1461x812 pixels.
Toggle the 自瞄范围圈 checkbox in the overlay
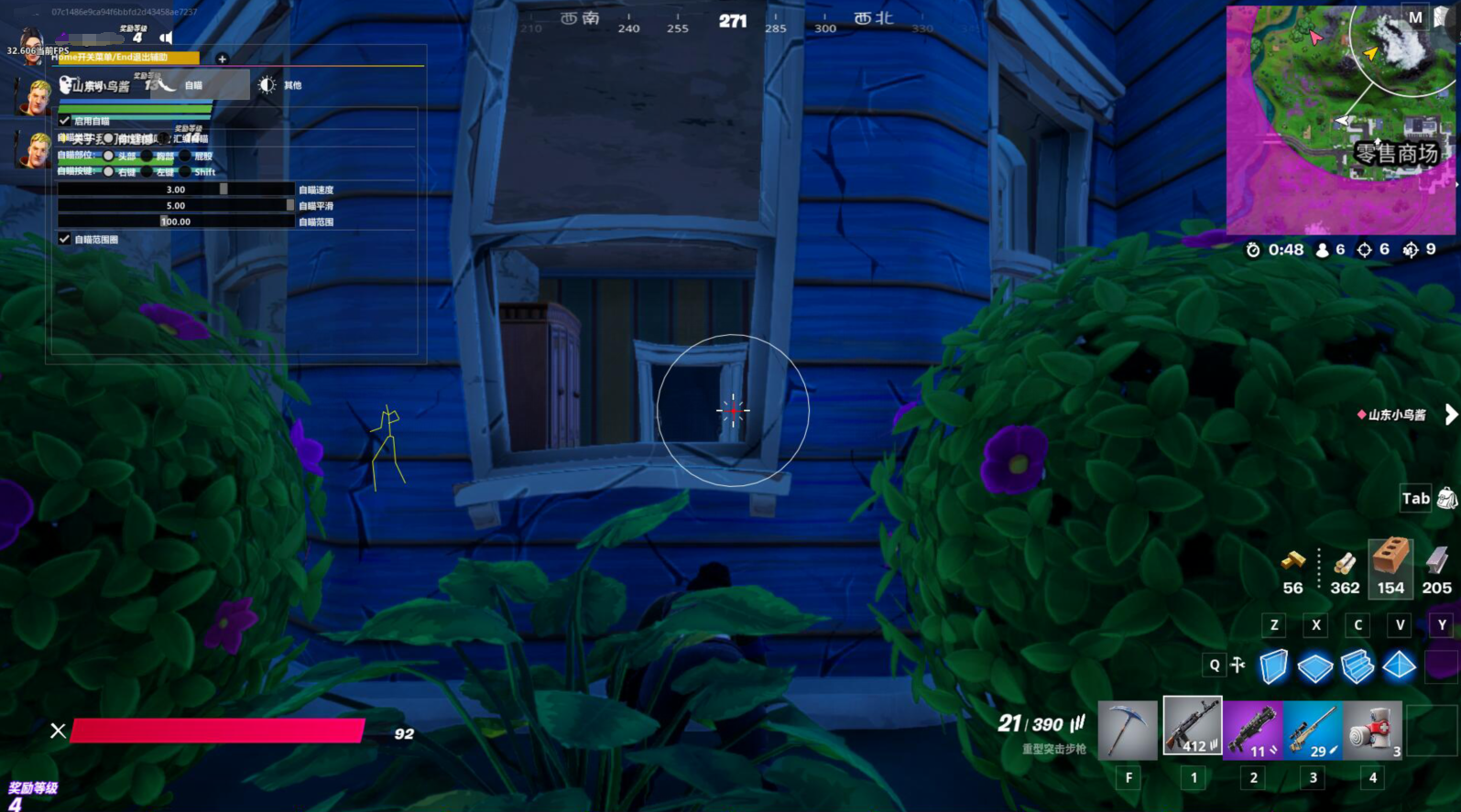pos(65,239)
